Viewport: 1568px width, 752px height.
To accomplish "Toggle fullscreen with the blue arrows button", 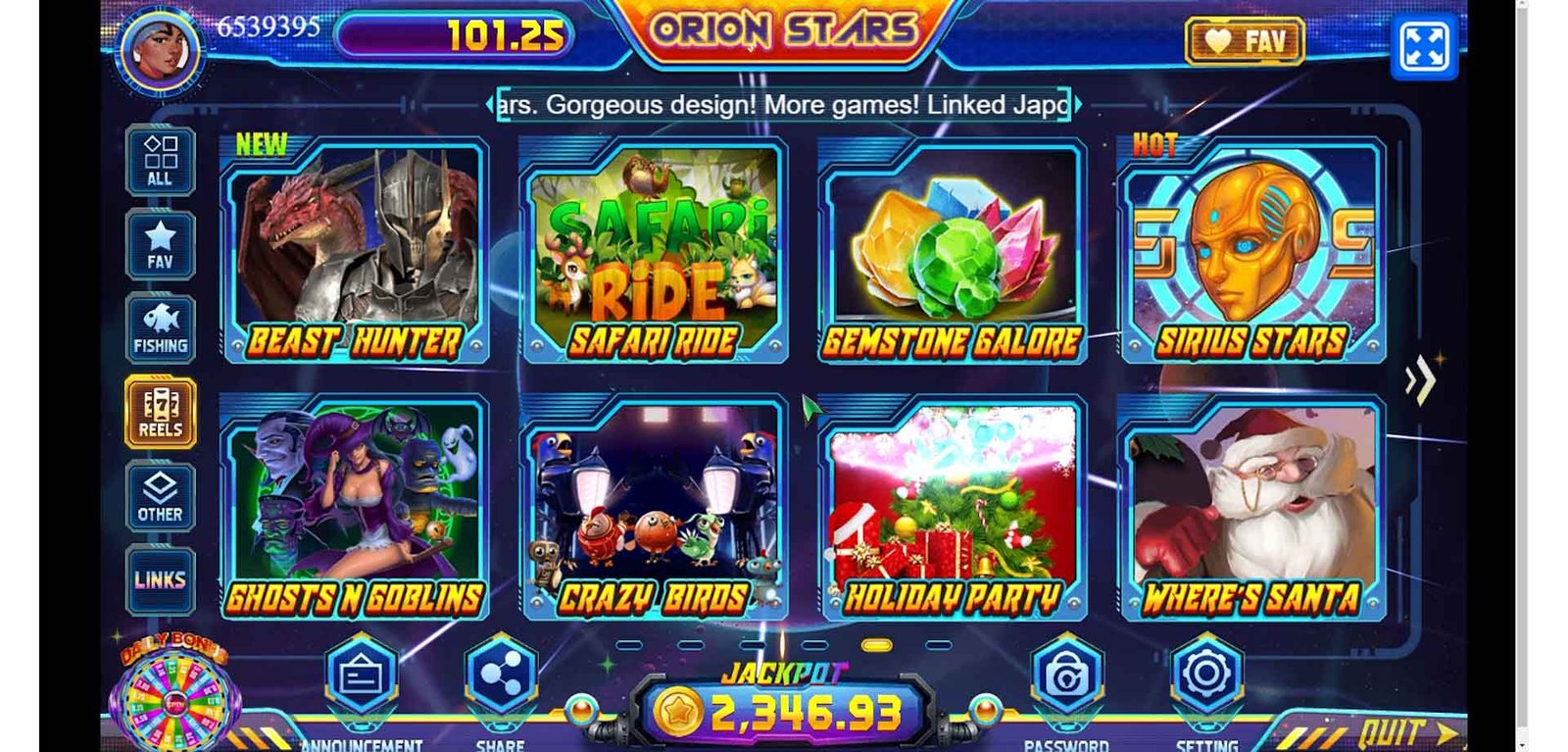I will pyautogui.click(x=1424, y=46).
